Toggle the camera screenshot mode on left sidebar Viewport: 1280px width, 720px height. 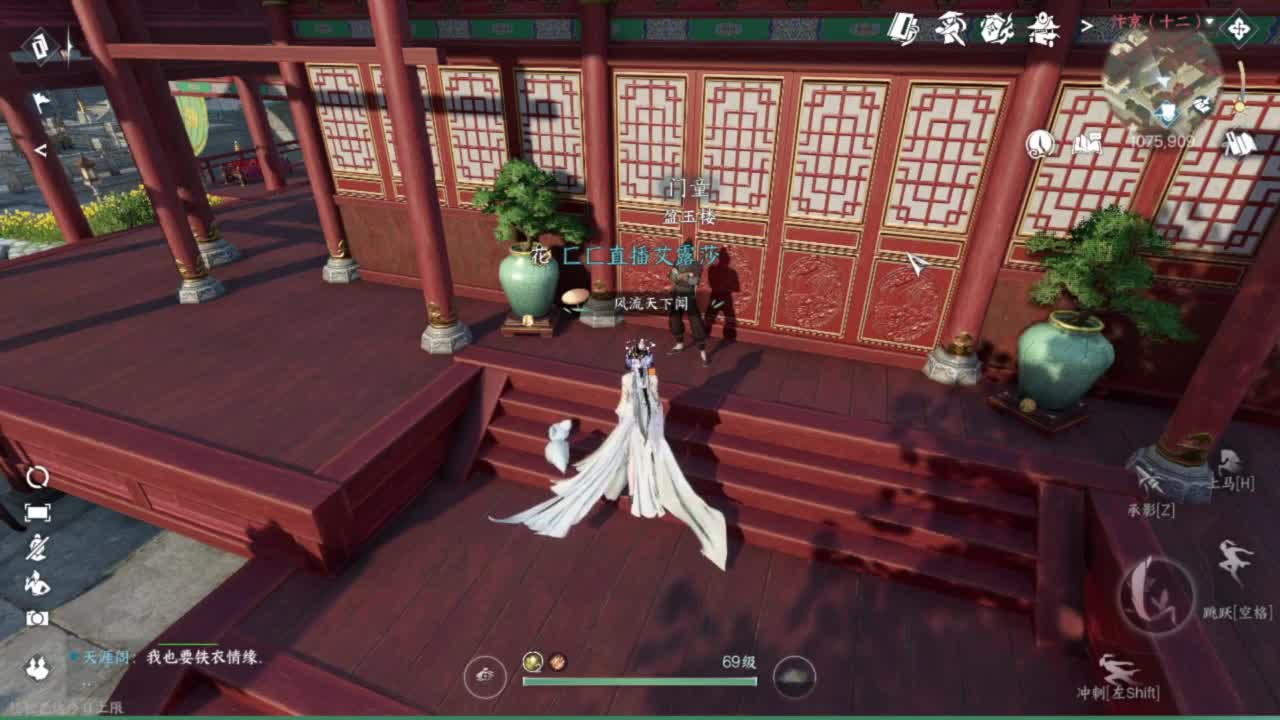[x=37, y=617]
